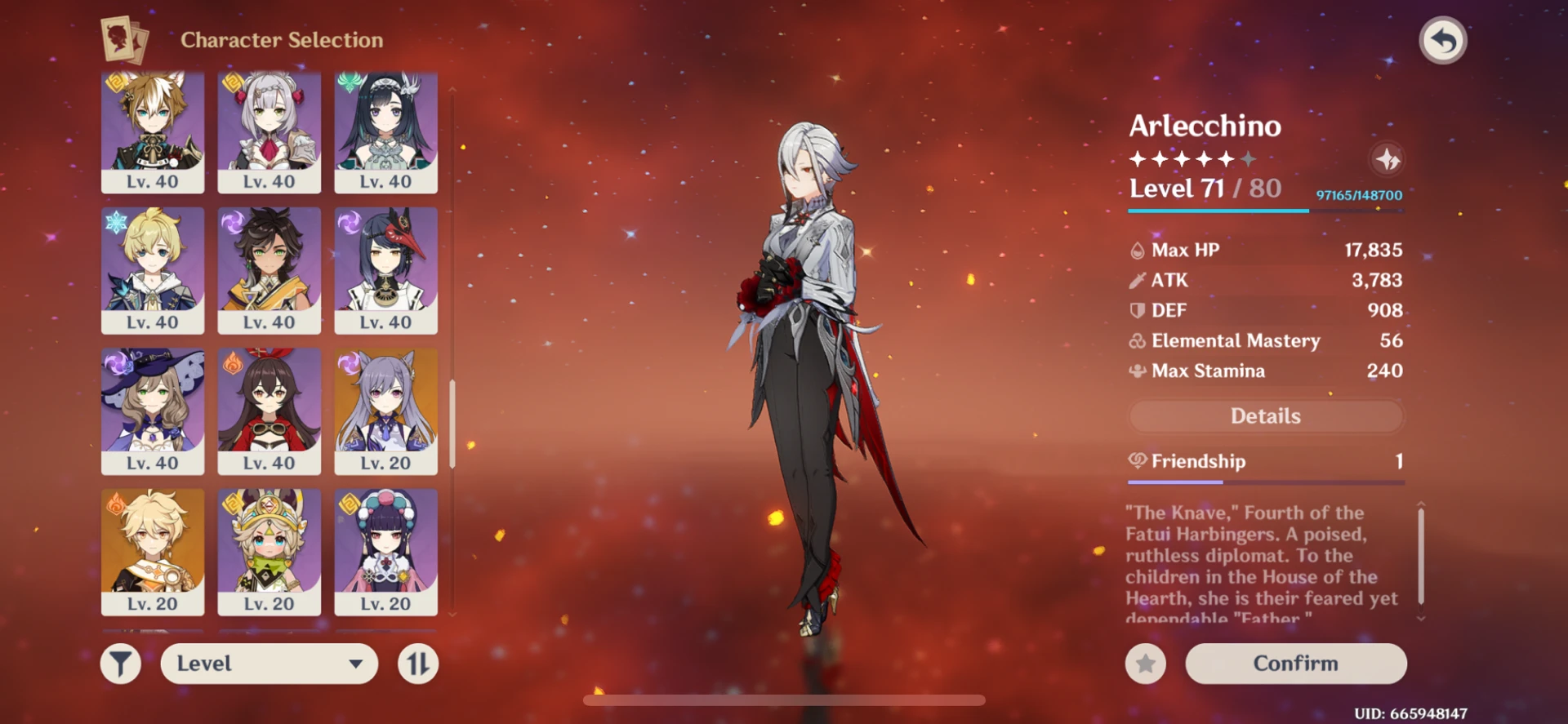The image size is (1568, 724).
Task: Click the Details button
Action: point(1267,416)
